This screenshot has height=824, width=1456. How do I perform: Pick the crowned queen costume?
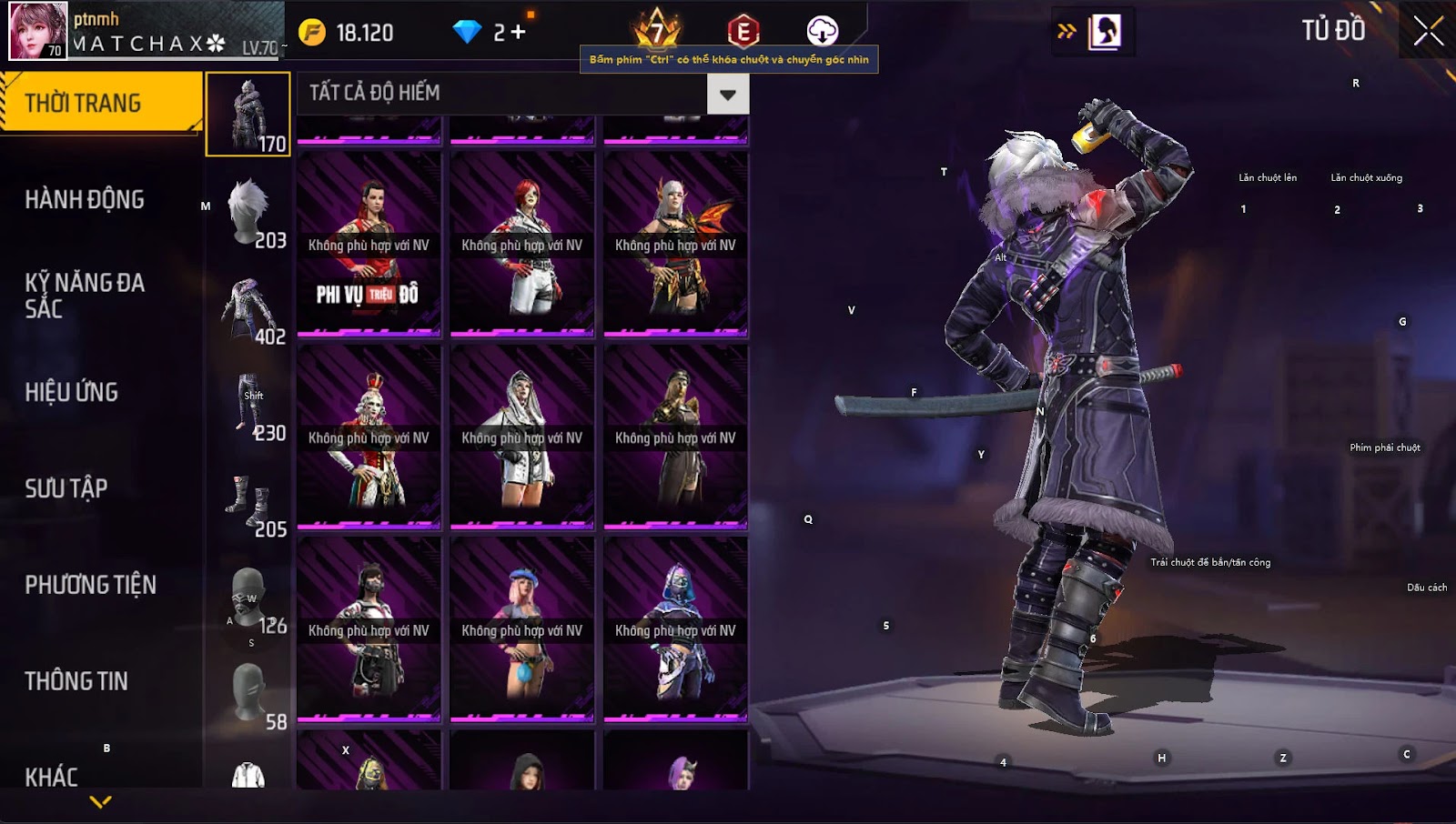pyautogui.click(x=369, y=437)
